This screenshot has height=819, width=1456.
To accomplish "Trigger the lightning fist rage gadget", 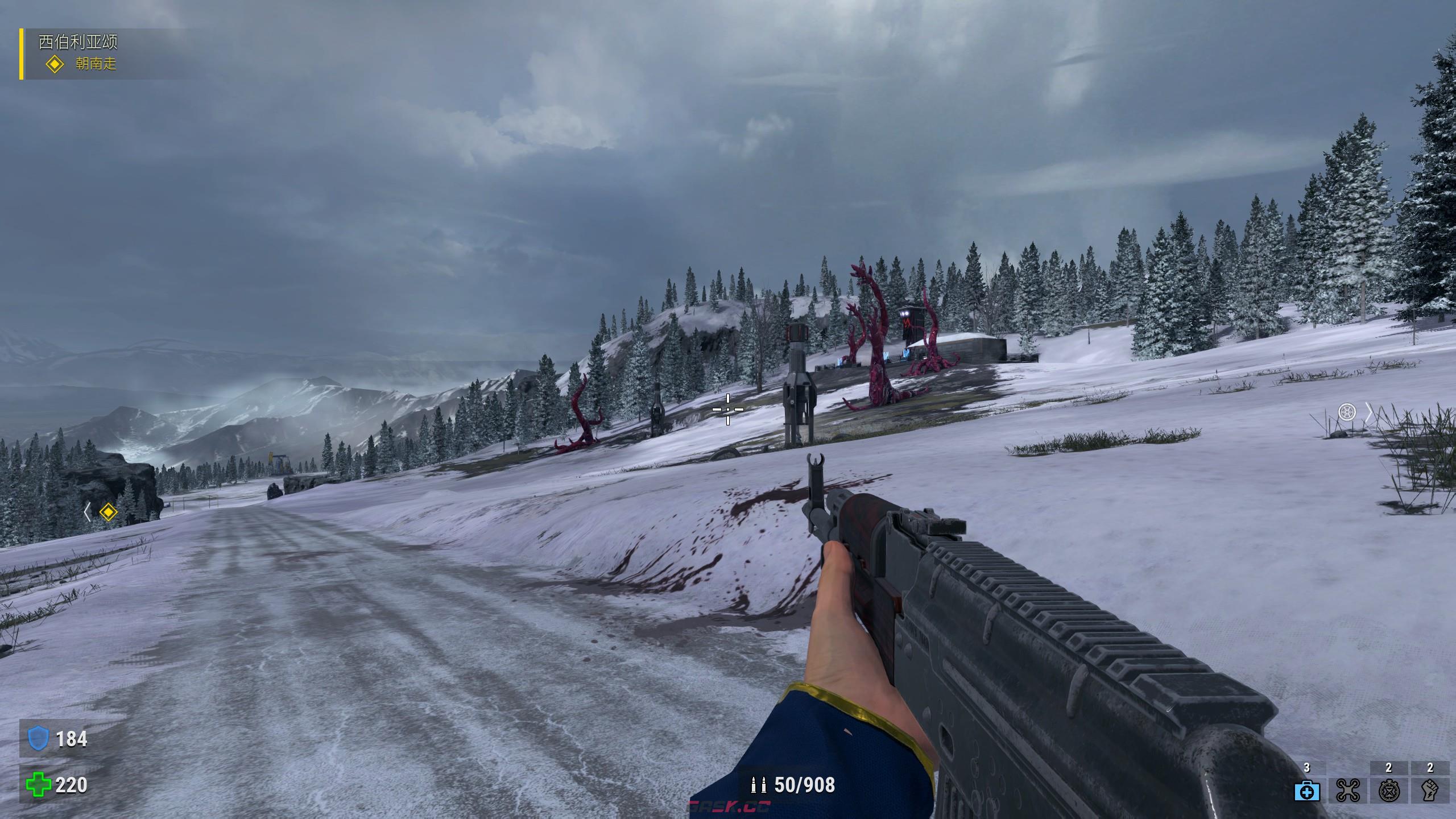I will tap(1429, 791).
